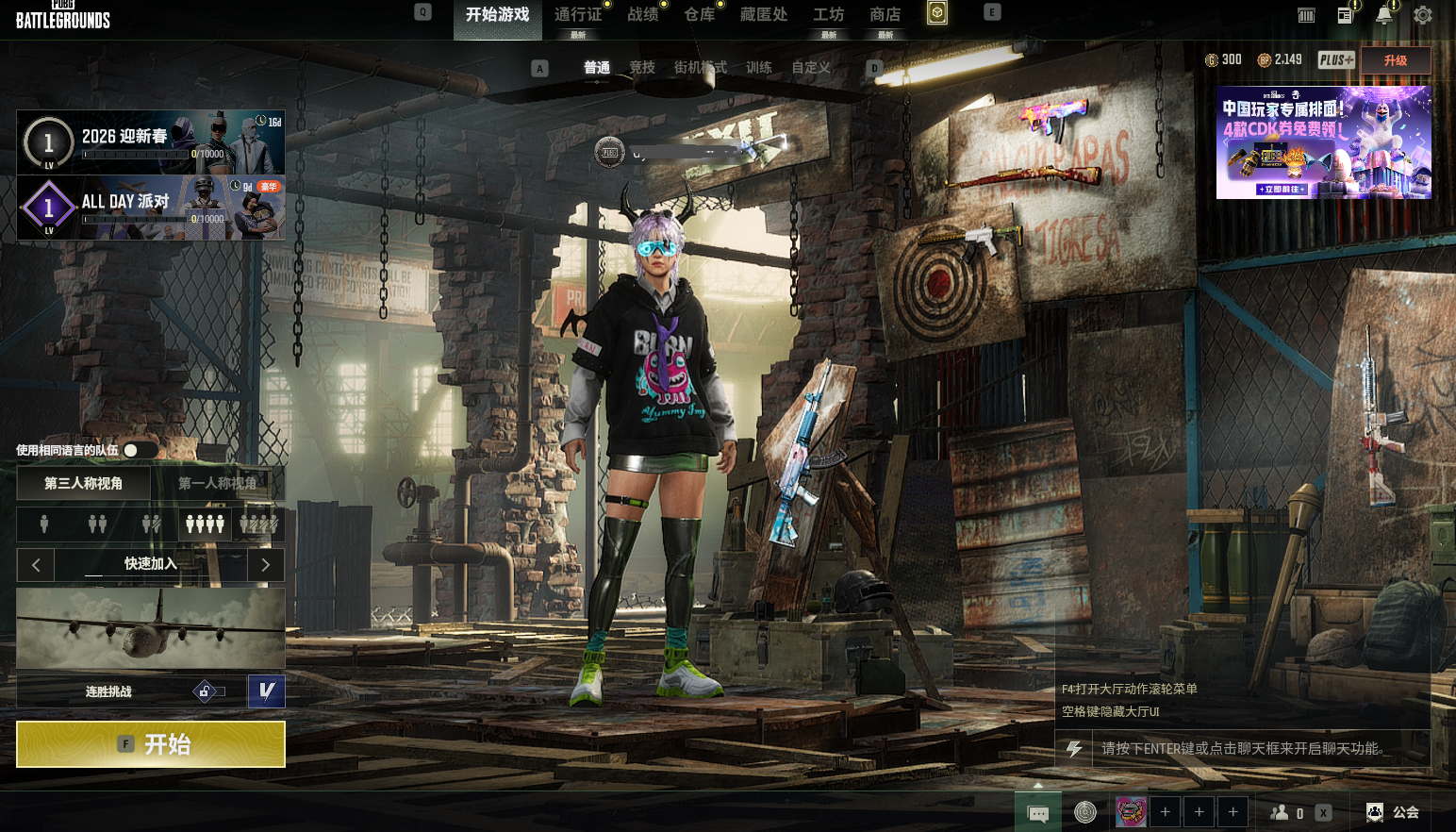Click the 升级 upgrade button
The height and width of the screenshot is (832, 1456).
point(1395,60)
